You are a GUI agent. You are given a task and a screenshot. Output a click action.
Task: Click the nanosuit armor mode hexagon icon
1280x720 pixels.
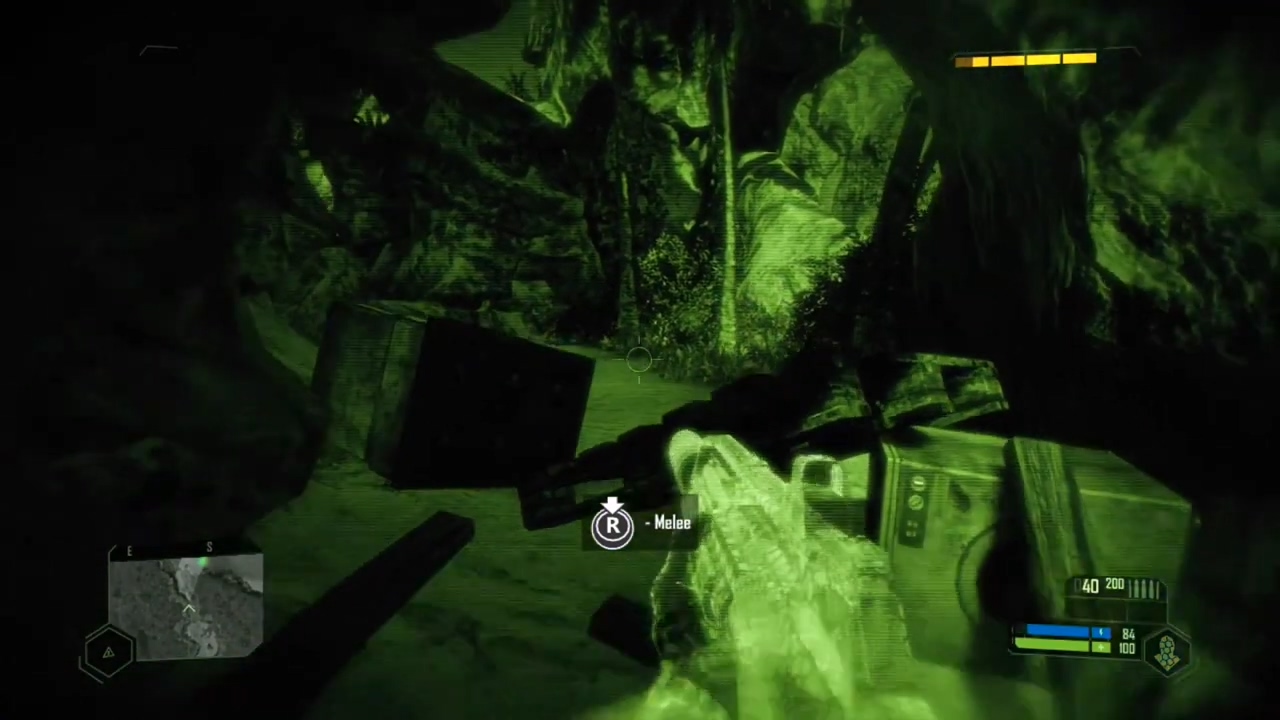[1166, 651]
